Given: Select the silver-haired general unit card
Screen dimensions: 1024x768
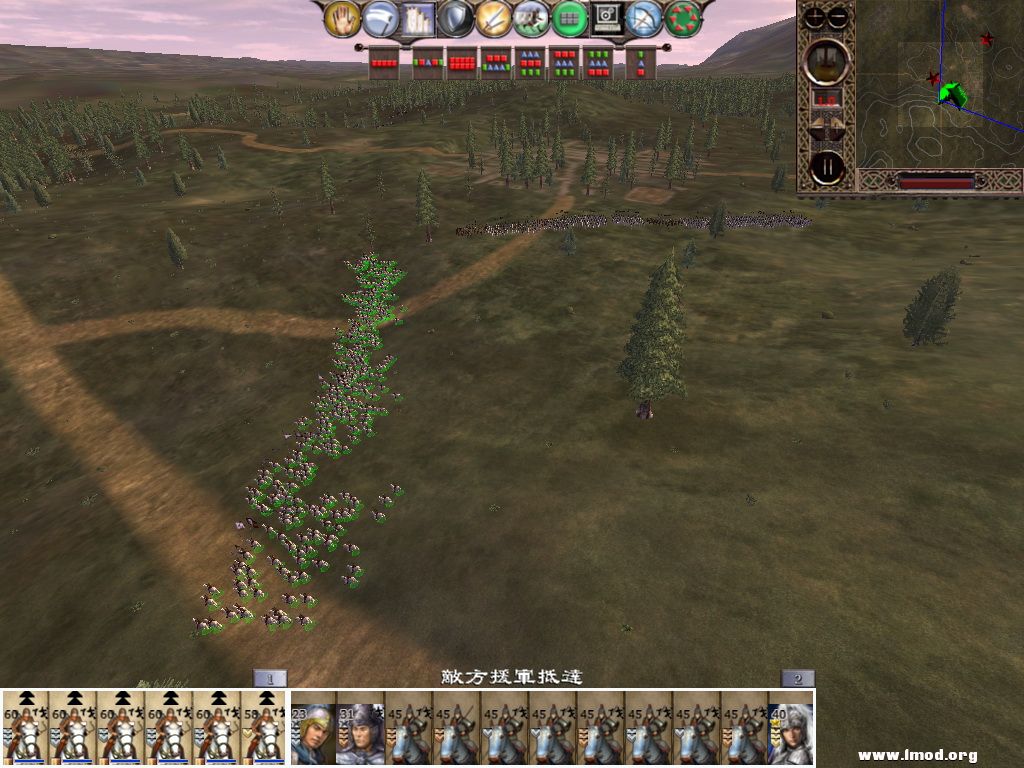Looking at the screenshot, I should (791, 727).
